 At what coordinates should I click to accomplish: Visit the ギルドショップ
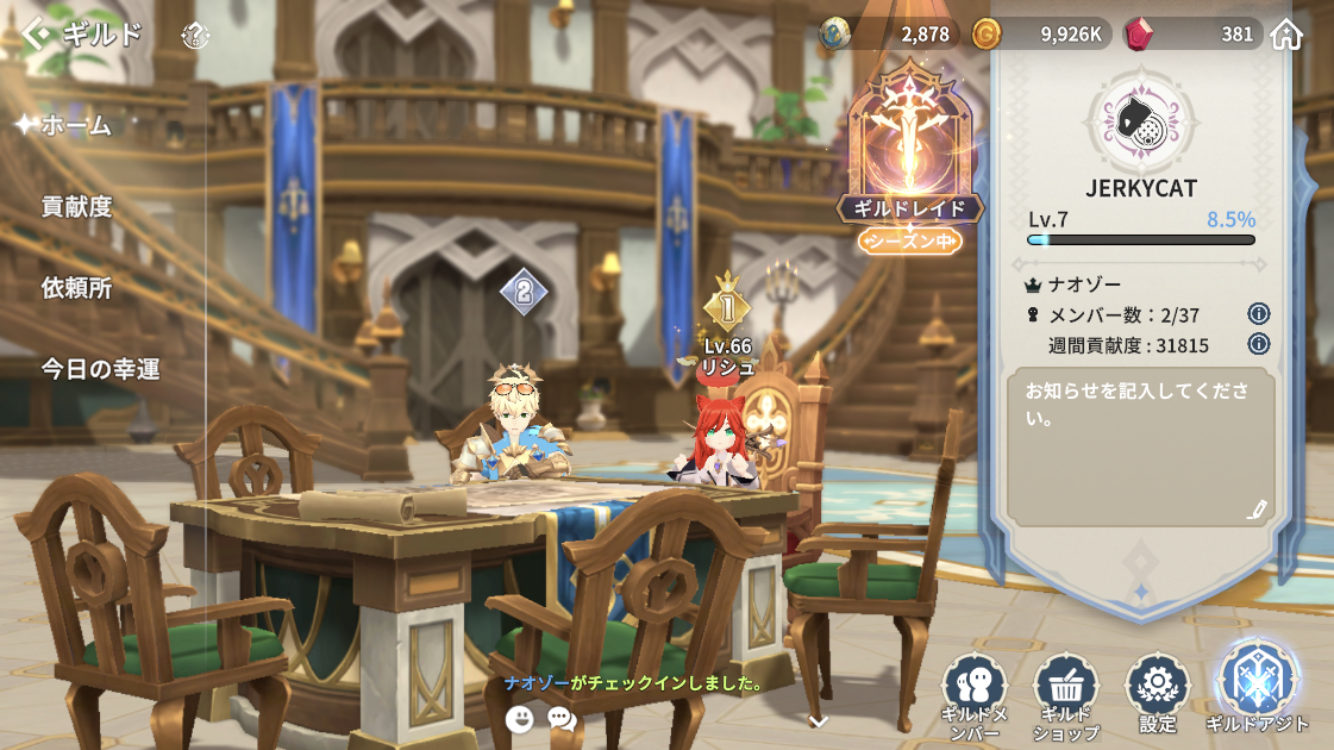coord(1066,696)
